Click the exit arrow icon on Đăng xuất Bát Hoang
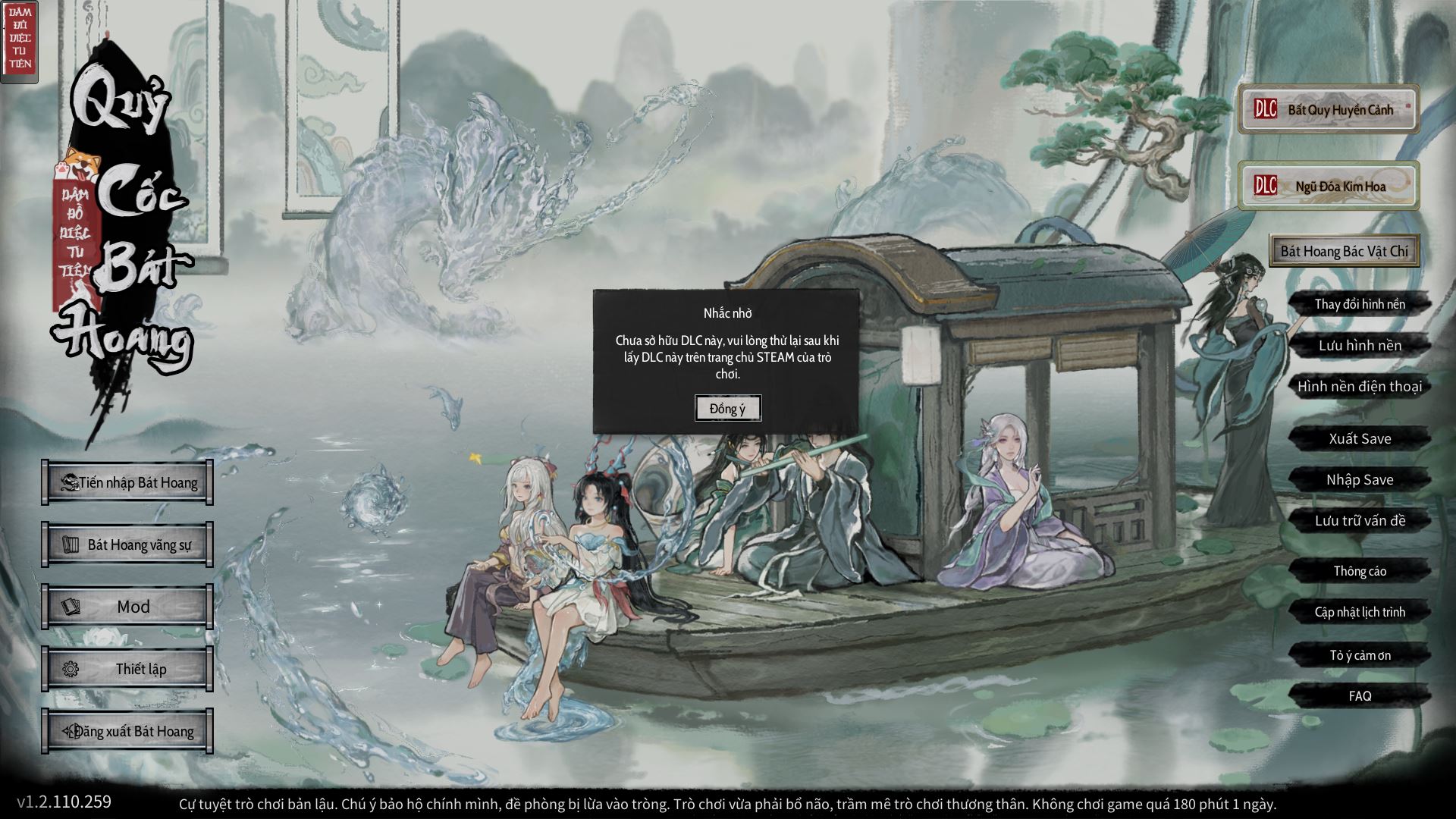This screenshot has width=1456, height=819. coord(69,730)
